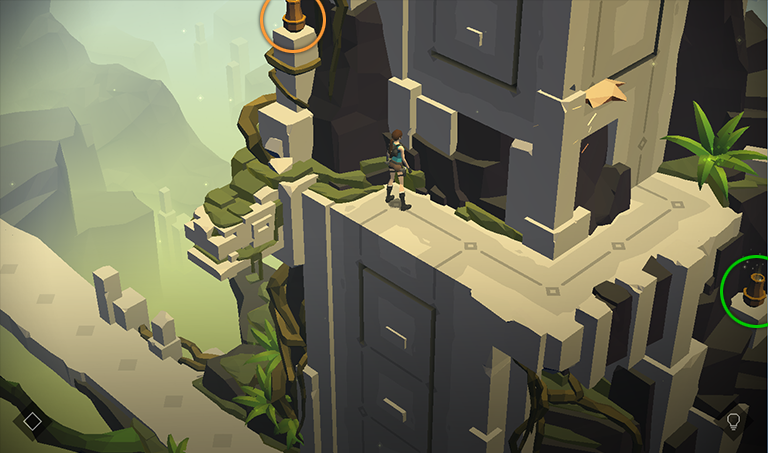Image resolution: width=768 pixels, height=453 pixels.
Task: Open the diamond-shaped menu icon
Action: (x=32, y=421)
